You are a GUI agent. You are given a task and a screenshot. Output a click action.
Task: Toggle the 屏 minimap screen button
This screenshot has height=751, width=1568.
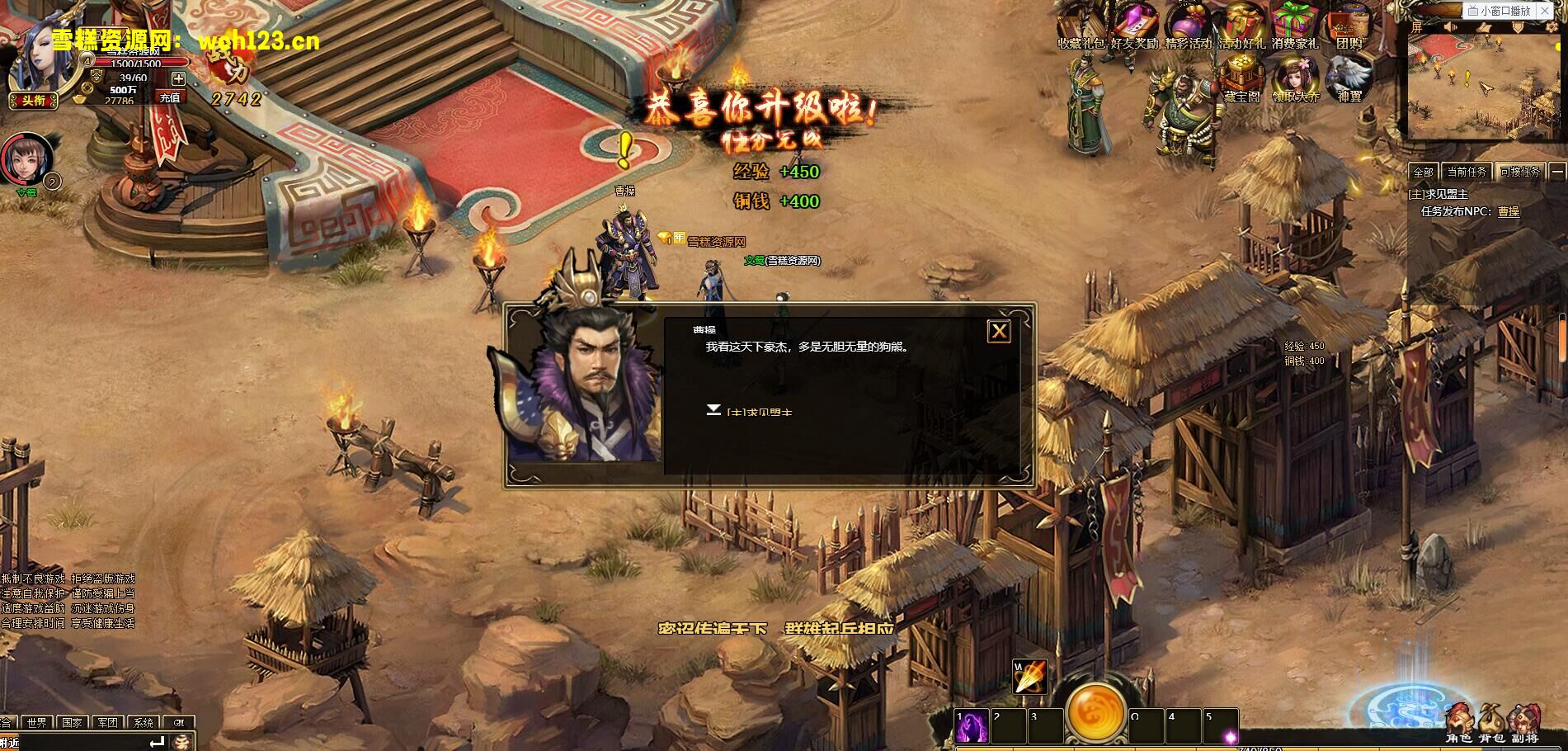pos(1417,25)
